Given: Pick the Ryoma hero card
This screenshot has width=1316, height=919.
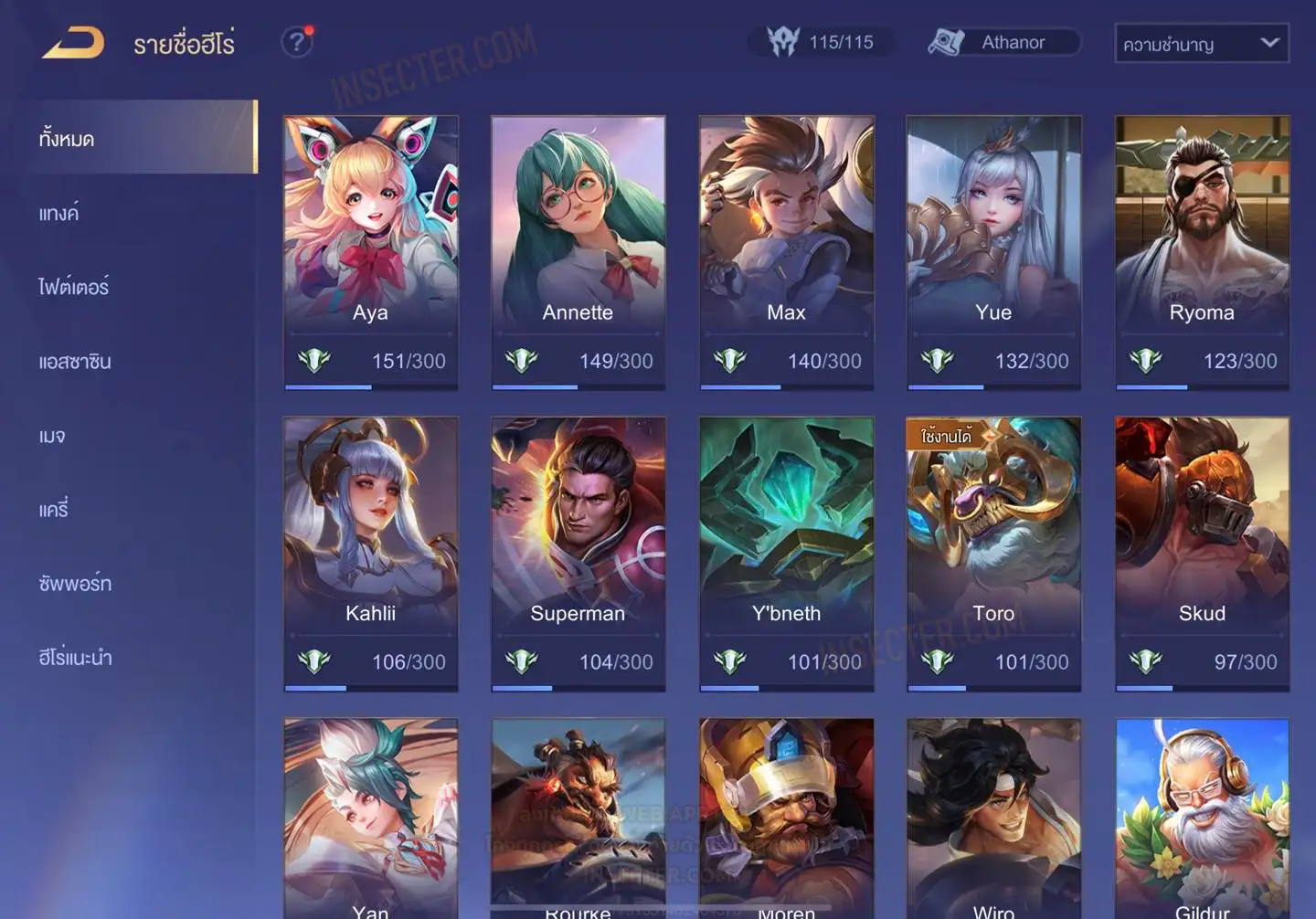Looking at the screenshot, I should pos(1202,251).
